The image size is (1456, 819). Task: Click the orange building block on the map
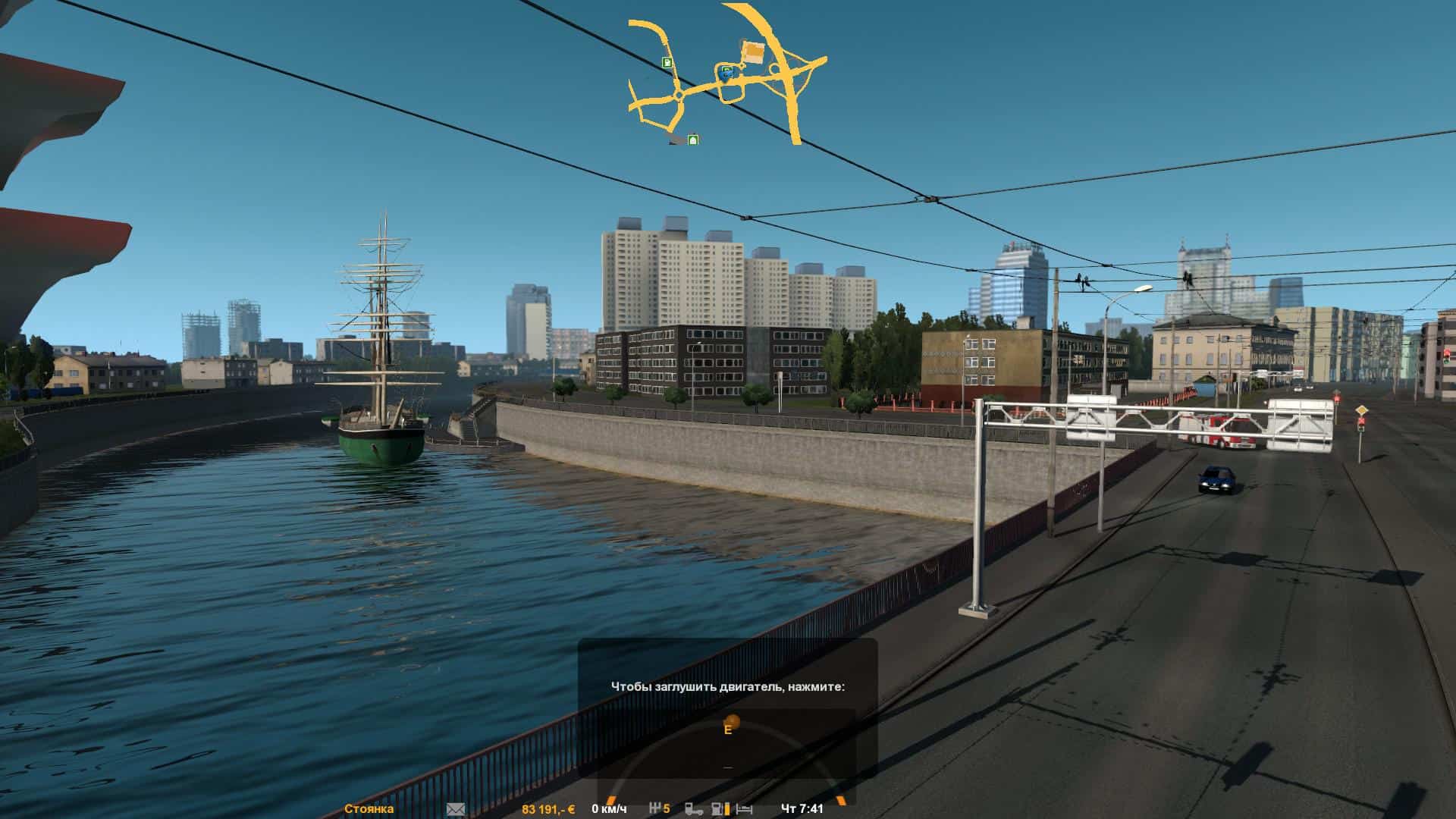[x=753, y=52]
